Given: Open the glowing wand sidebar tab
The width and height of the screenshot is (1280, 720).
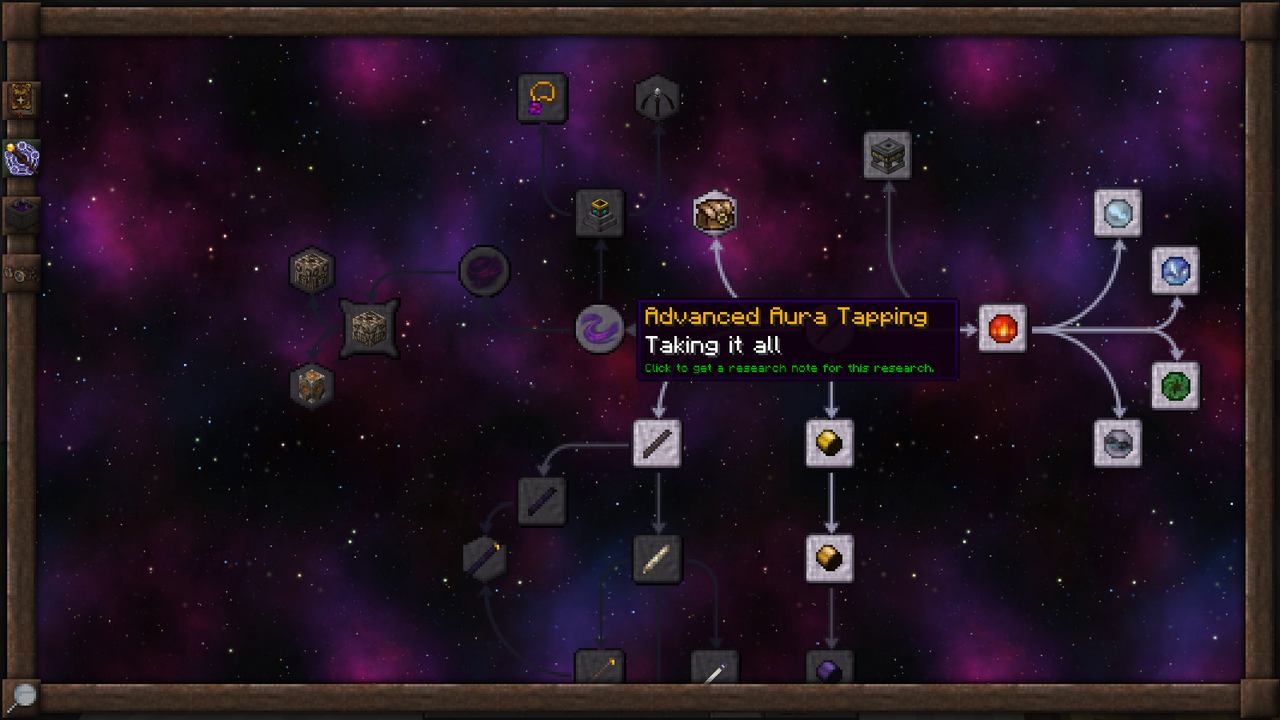Looking at the screenshot, I should pyautogui.click(x=21, y=157).
